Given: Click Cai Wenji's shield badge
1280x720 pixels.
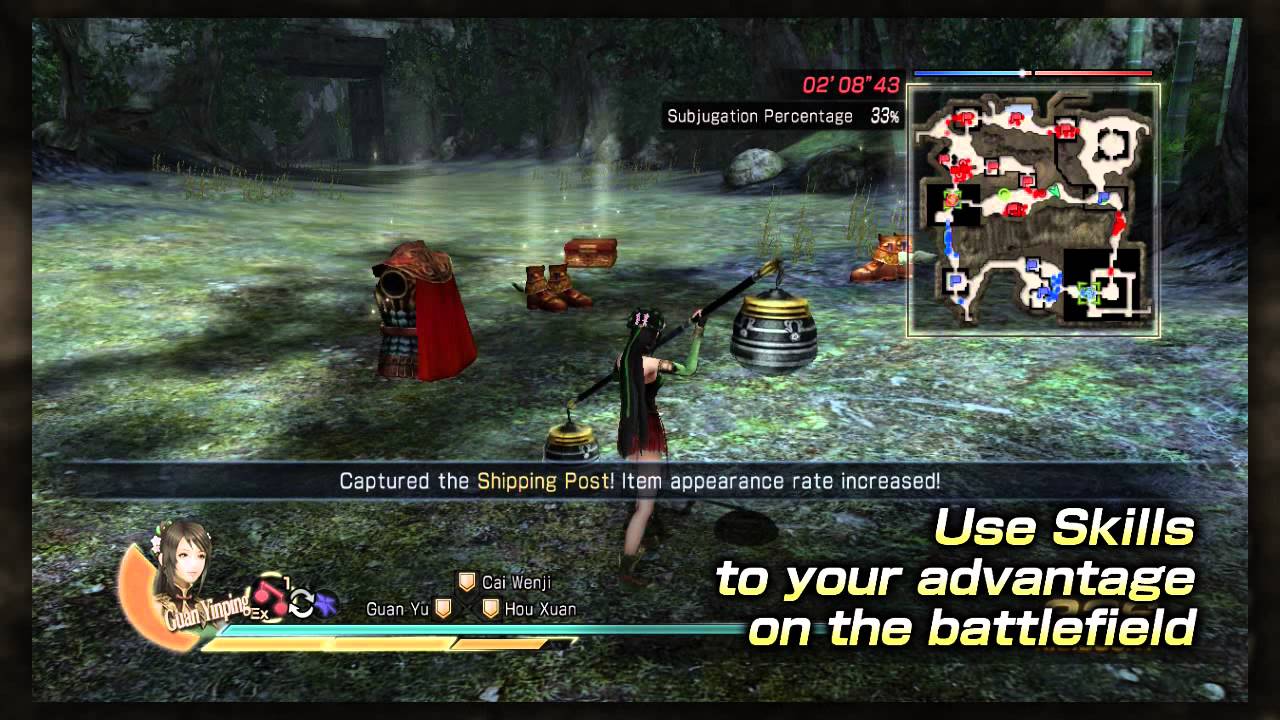Looking at the screenshot, I should pyautogui.click(x=467, y=582).
